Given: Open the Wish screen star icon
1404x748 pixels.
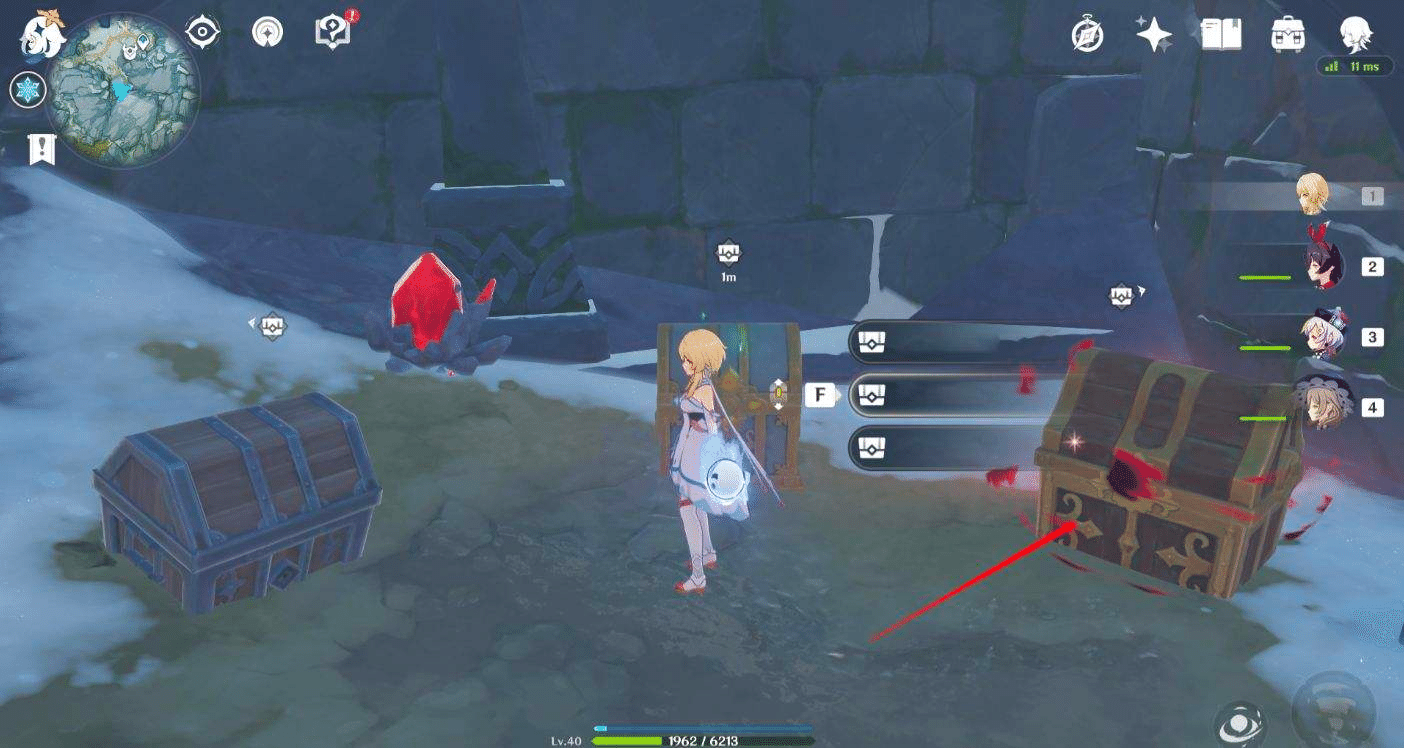Looking at the screenshot, I should 1153,34.
